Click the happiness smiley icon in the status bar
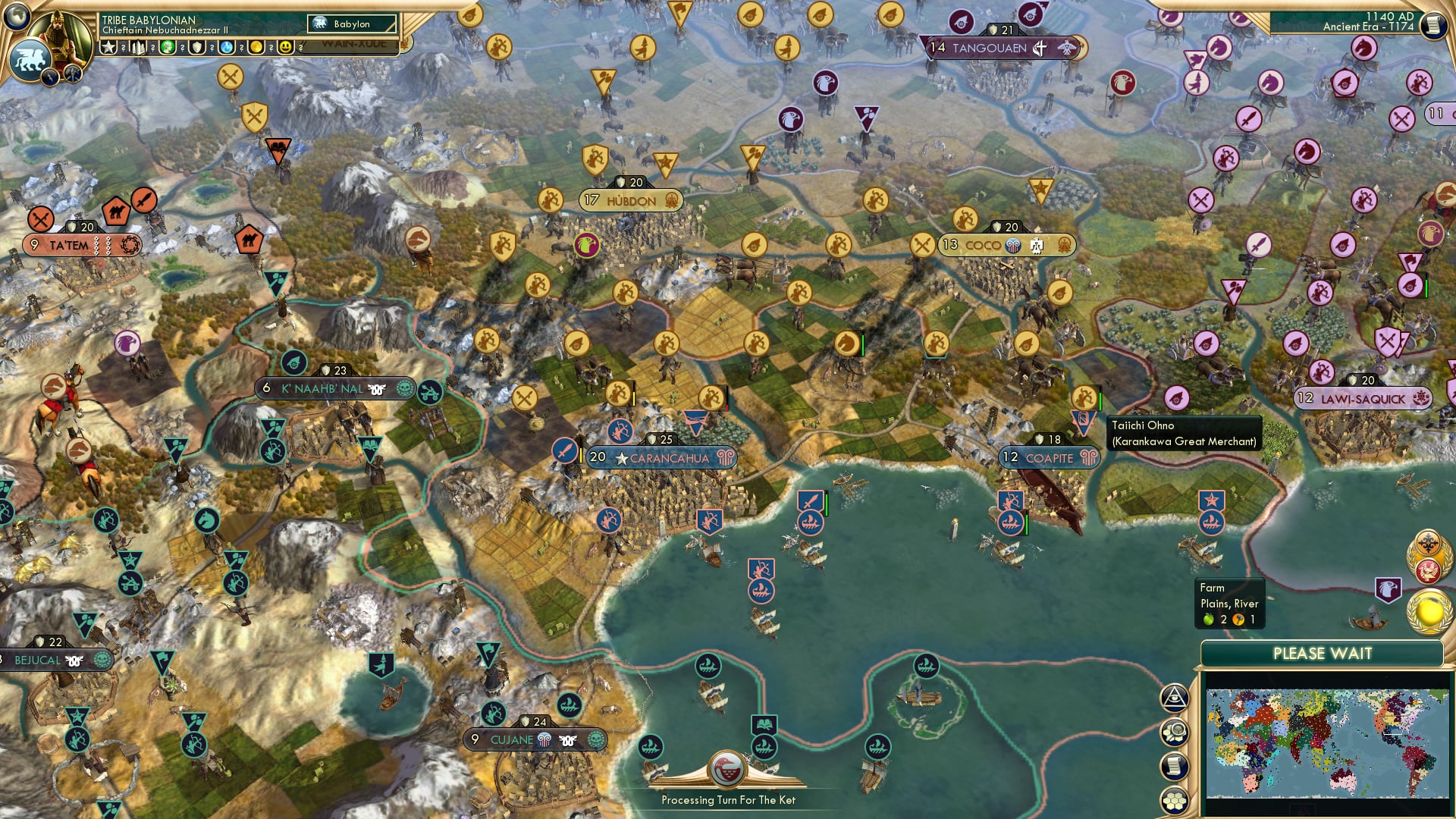Screen dimensions: 1456x819 tap(287, 47)
